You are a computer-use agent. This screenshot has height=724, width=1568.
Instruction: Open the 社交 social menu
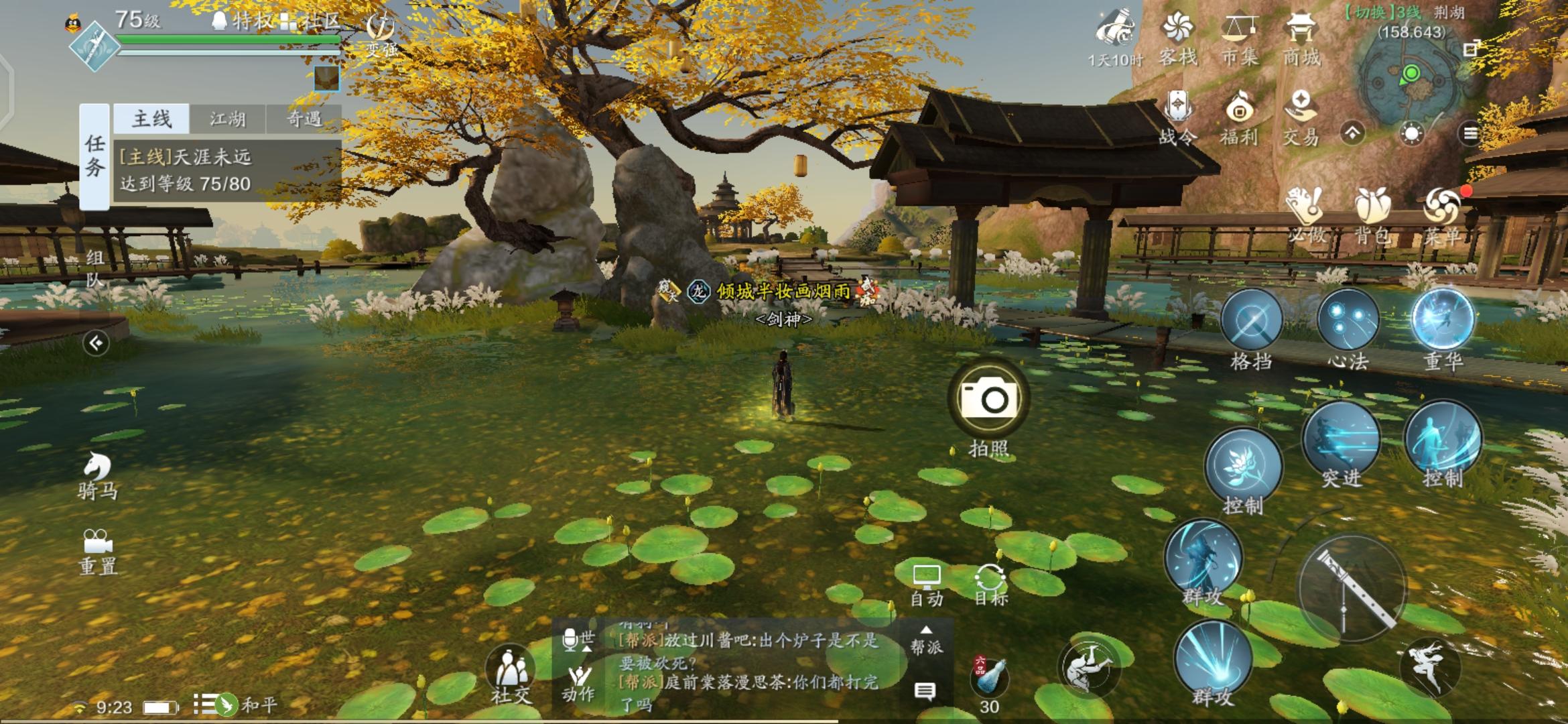(511, 674)
